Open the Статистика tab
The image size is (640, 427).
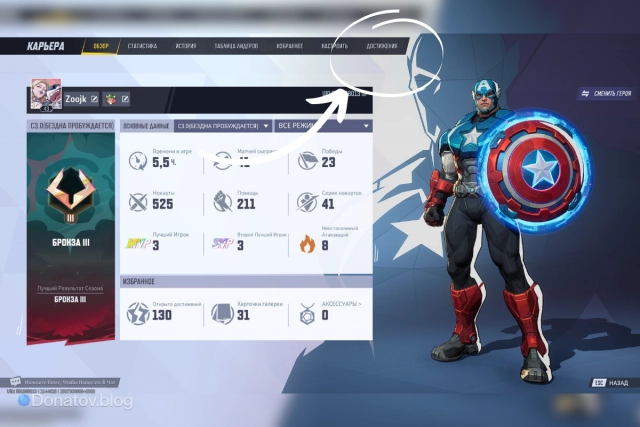141,46
